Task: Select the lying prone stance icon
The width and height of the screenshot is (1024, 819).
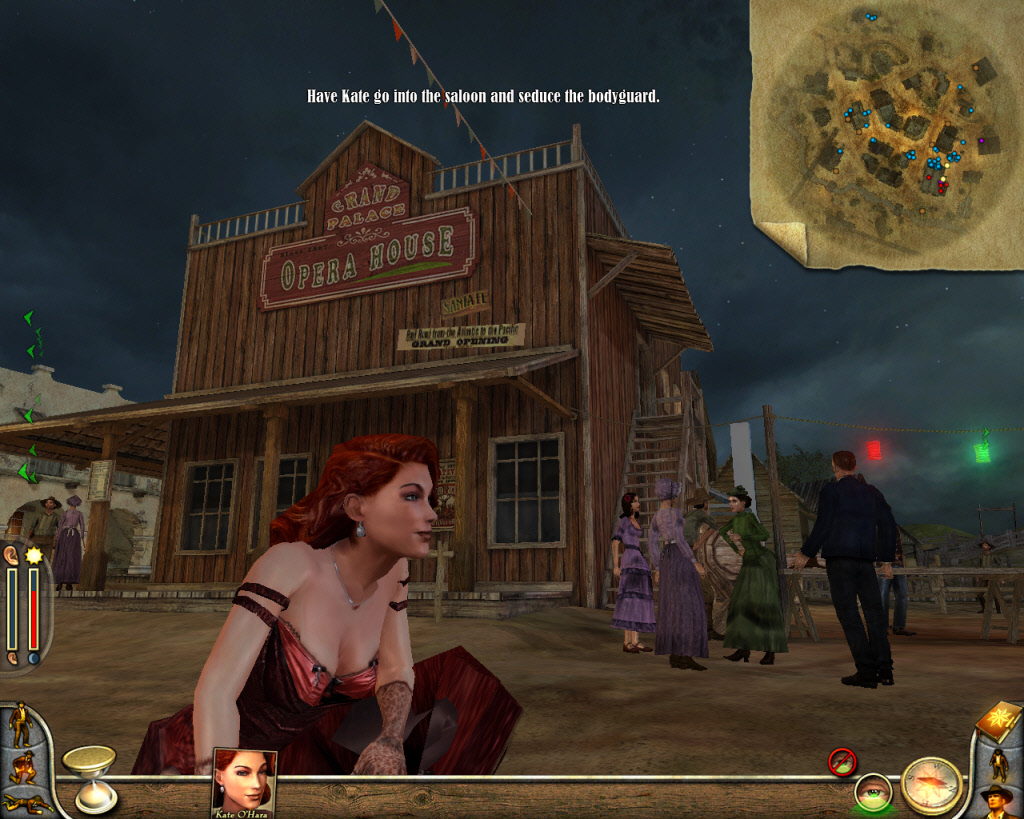Action: point(26,802)
